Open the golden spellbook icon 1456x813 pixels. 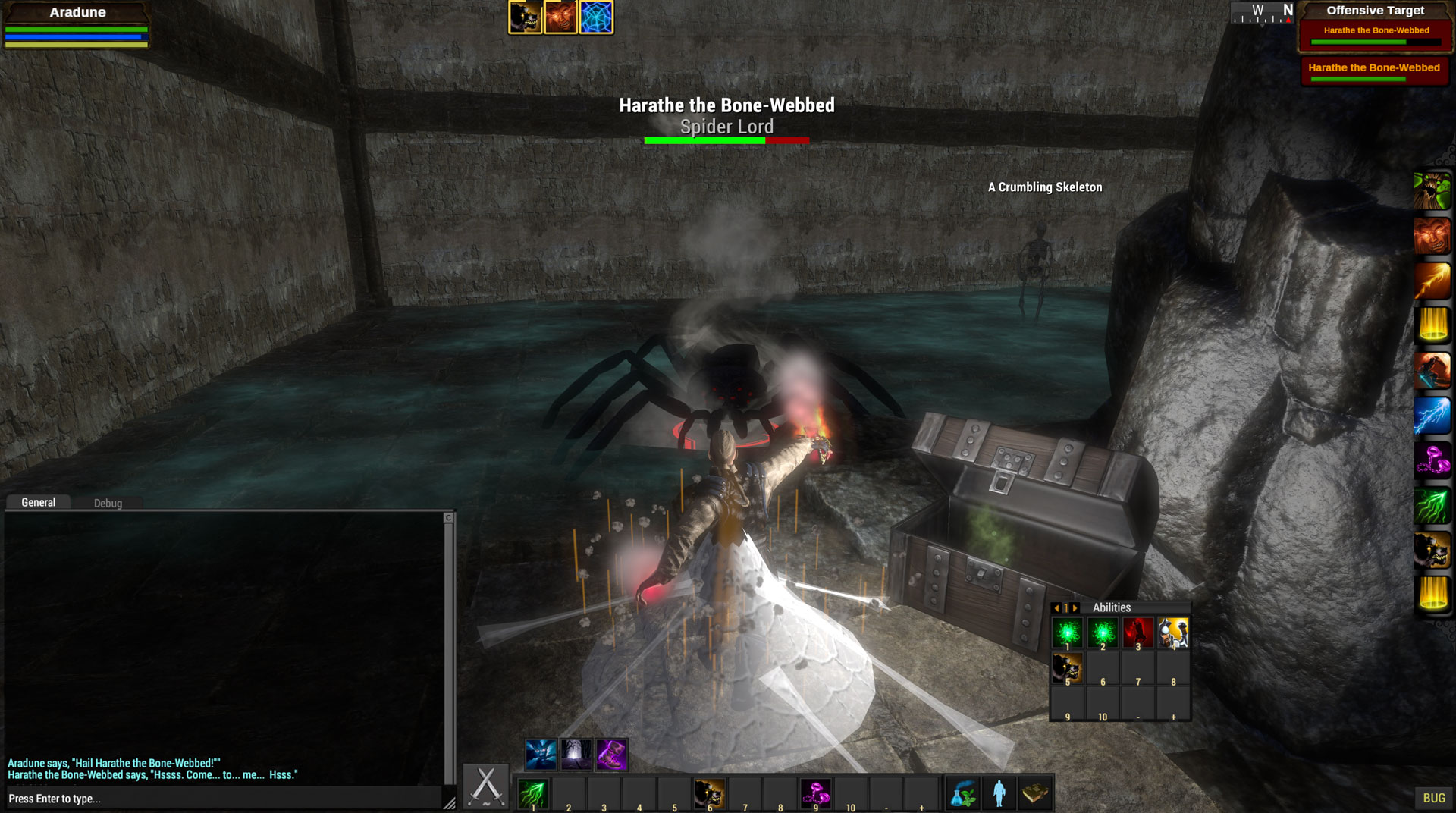(1034, 794)
